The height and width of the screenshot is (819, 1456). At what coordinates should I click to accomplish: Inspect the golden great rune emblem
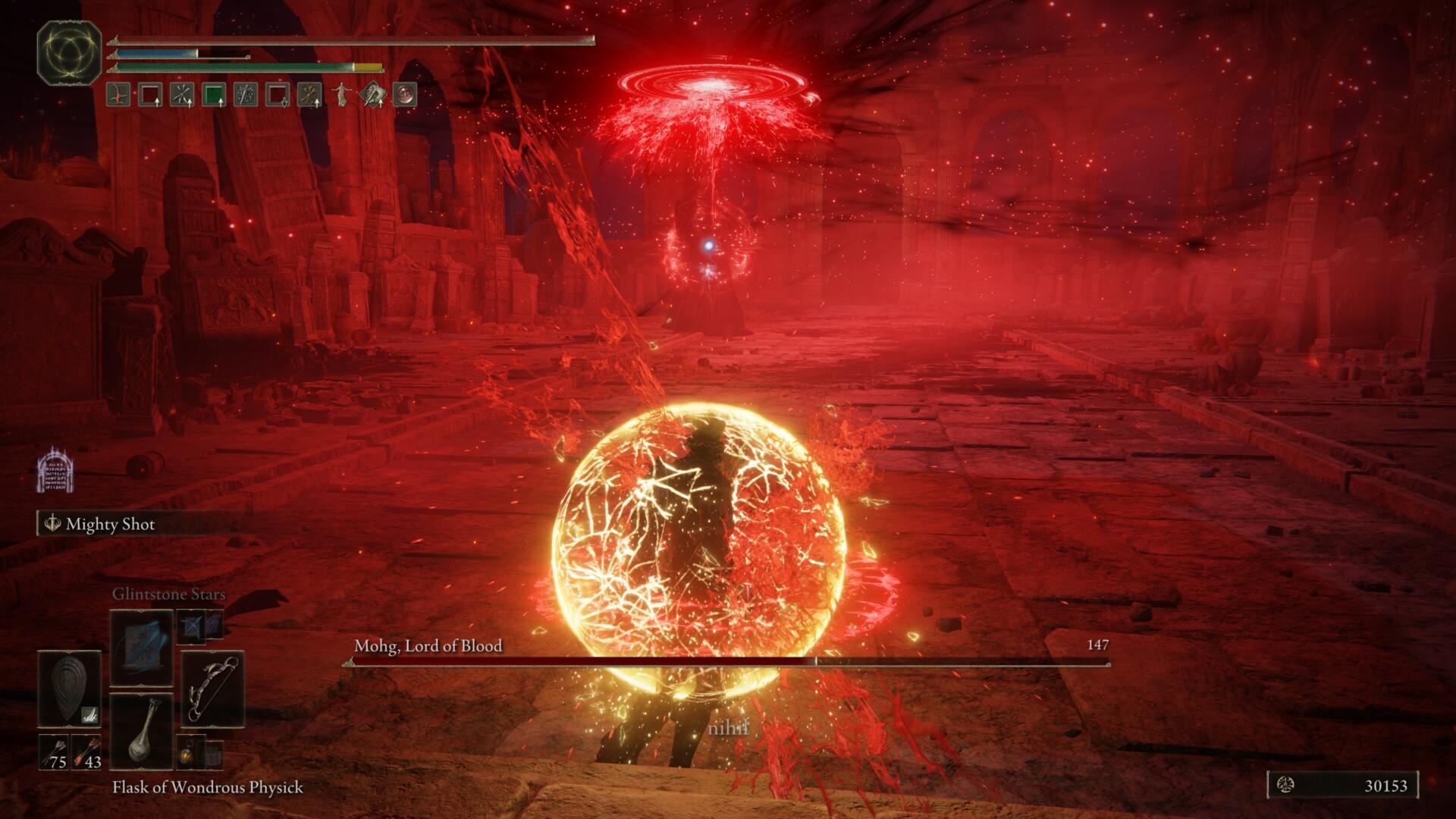point(69,52)
